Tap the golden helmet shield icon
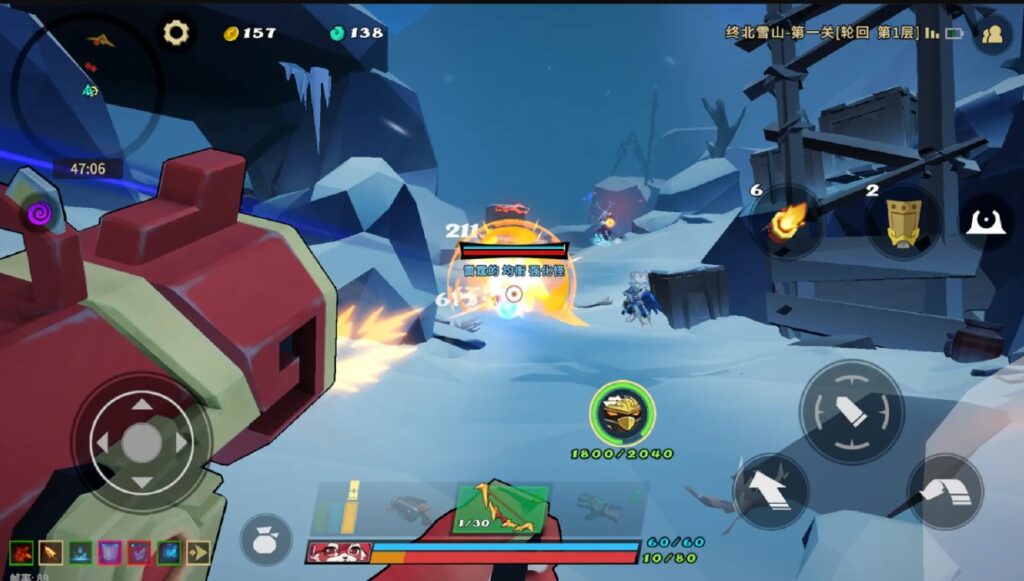Image resolution: width=1024 pixels, height=581 pixels. [622, 413]
